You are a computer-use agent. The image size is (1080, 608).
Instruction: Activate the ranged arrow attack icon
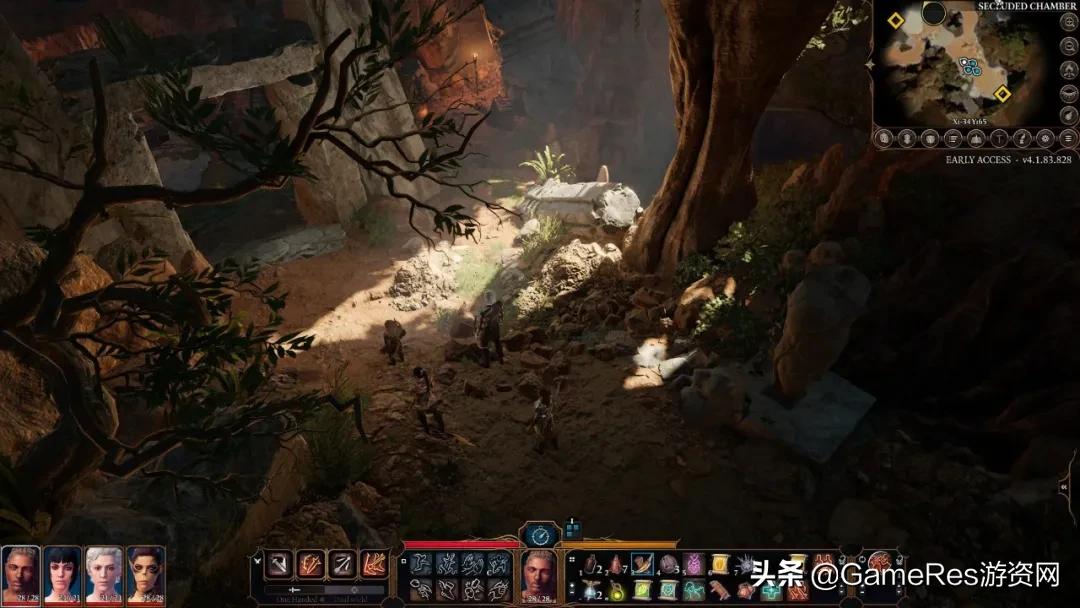point(342,565)
